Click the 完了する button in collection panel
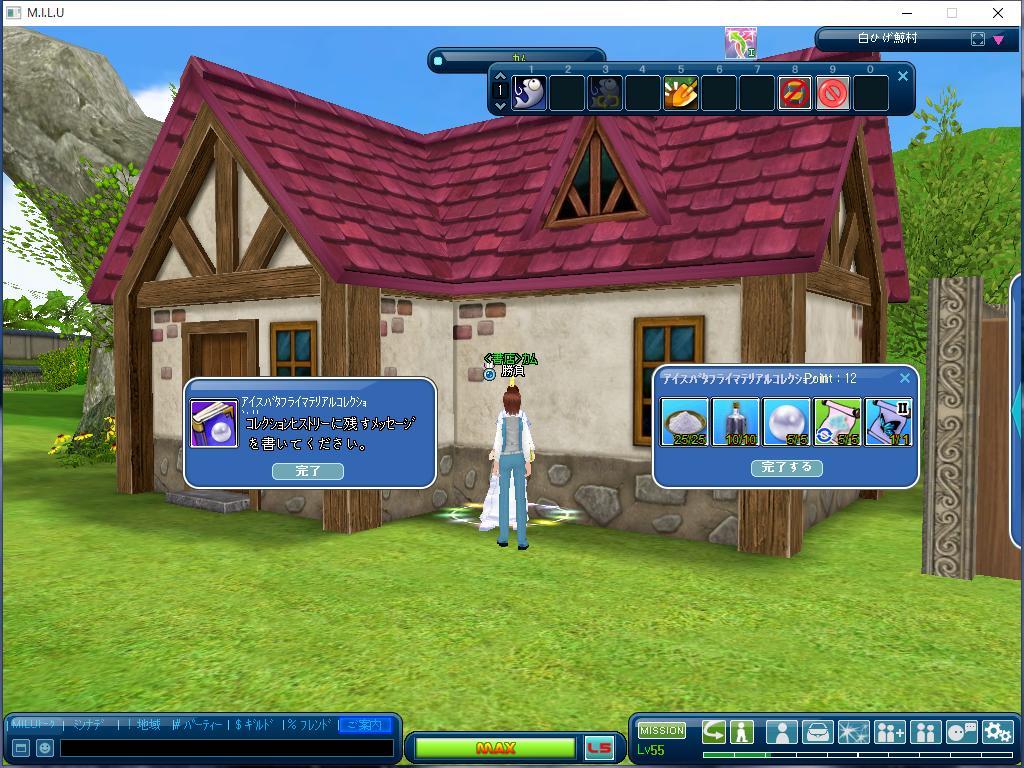1024x768 pixels. (x=786, y=467)
